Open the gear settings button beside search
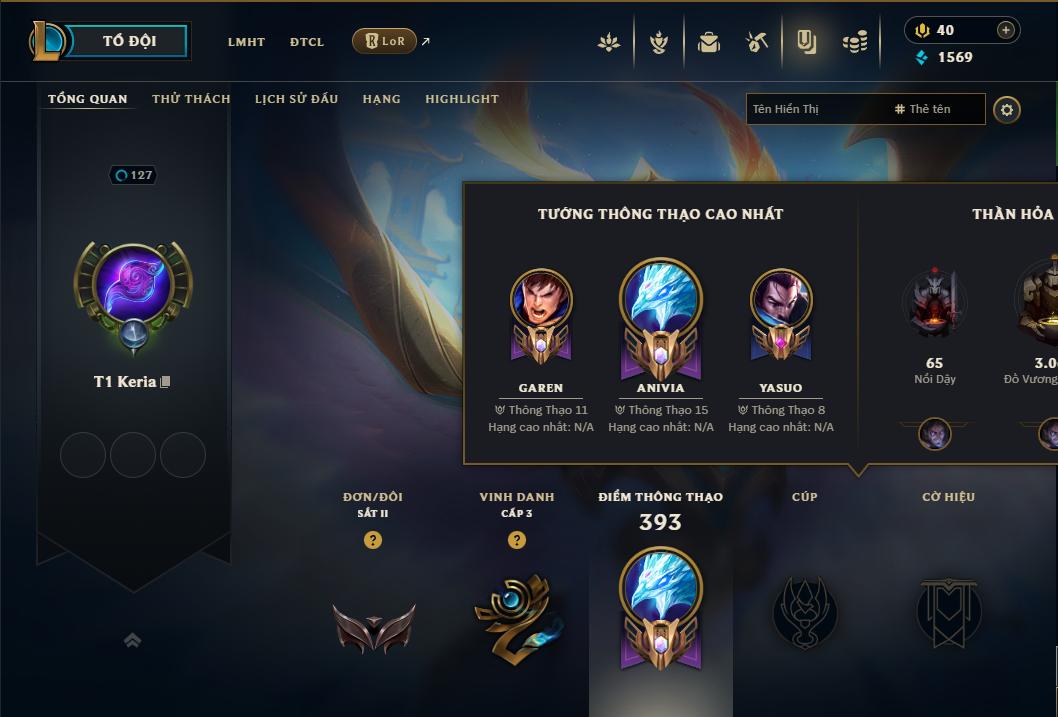Viewport: 1058px width, 717px height. [1007, 109]
